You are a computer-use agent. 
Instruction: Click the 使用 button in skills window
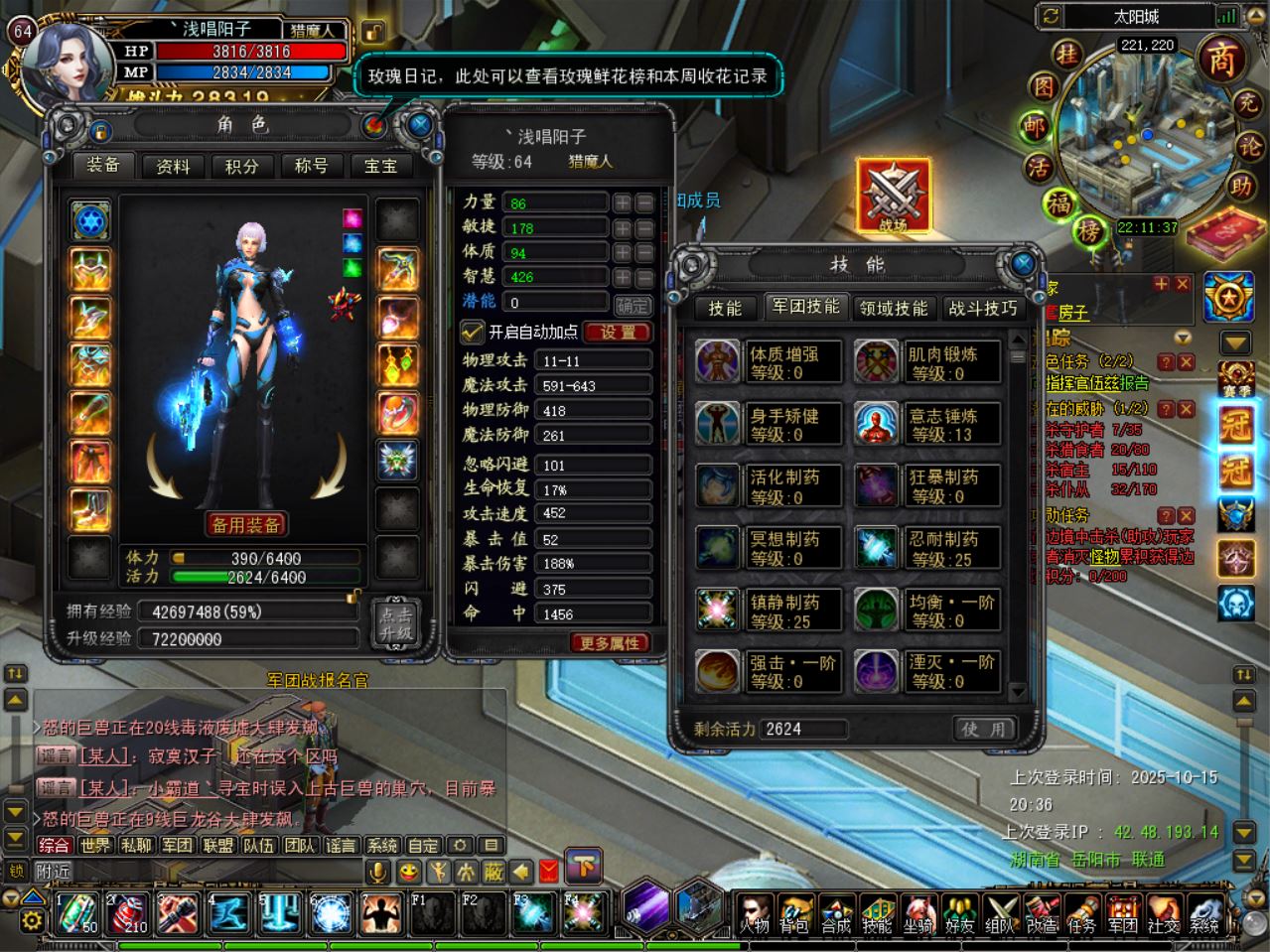[983, 729]
